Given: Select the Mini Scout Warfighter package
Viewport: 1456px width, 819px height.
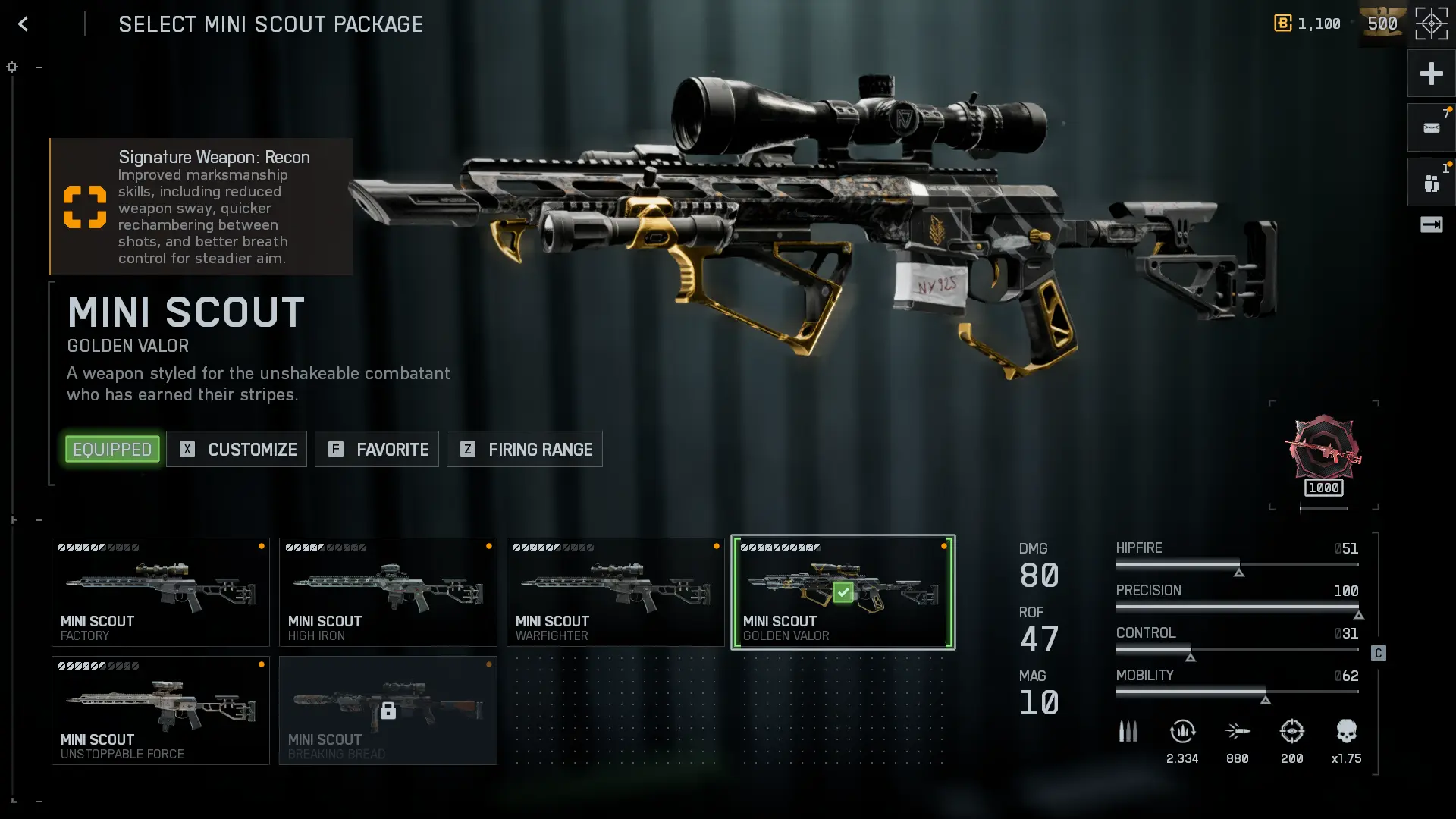Looking at the screenshot, I should coord(616,592).
